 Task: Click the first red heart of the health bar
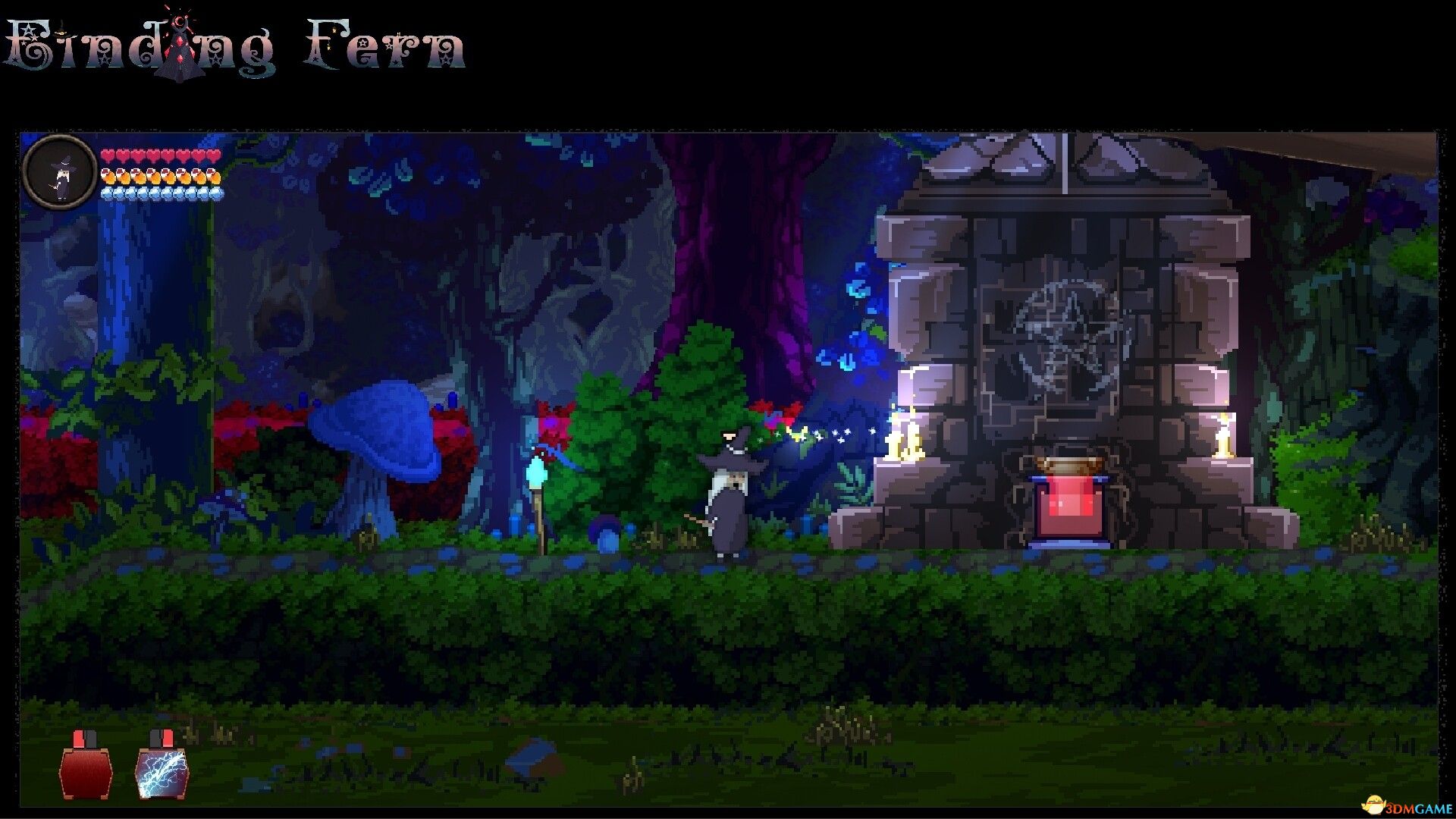point(108,153)
